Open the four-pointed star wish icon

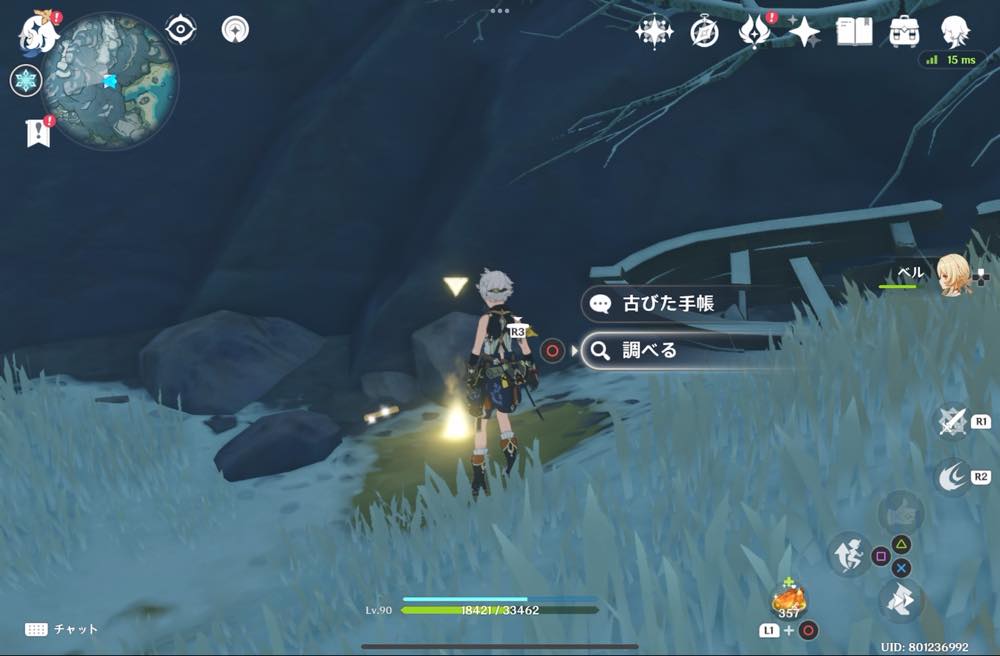804,32
